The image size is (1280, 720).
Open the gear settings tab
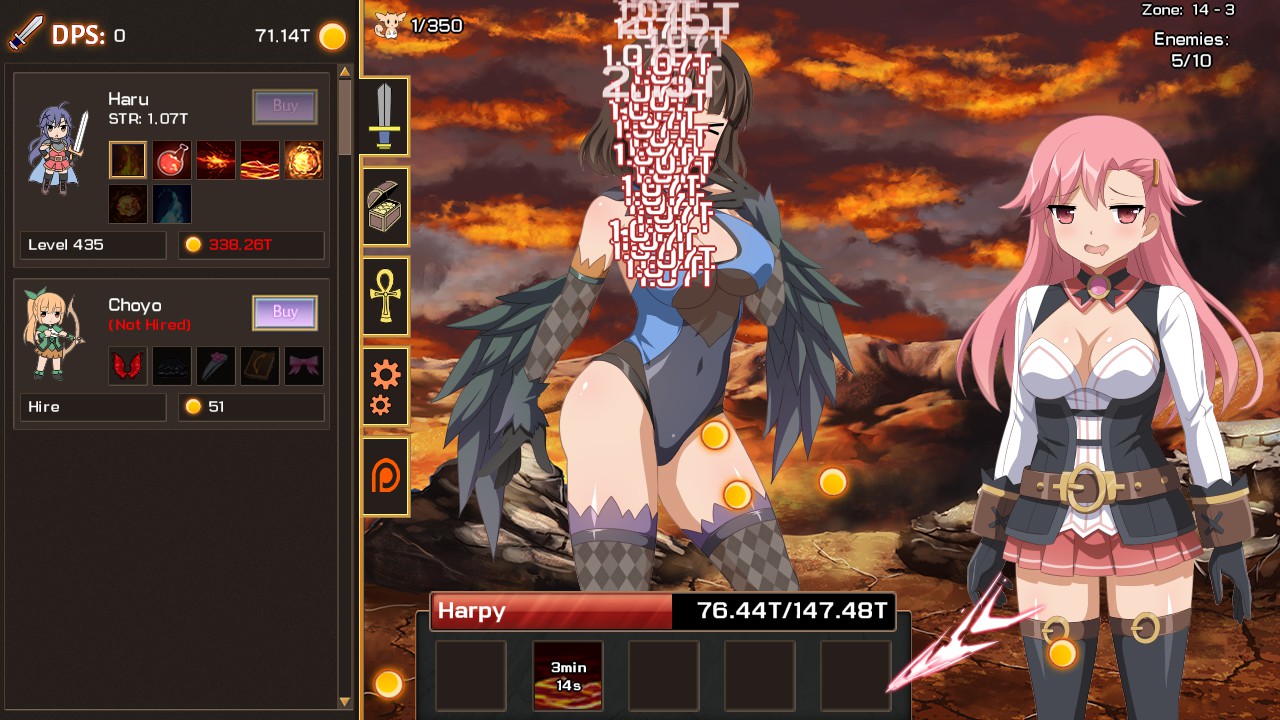(x=385, y=387)
